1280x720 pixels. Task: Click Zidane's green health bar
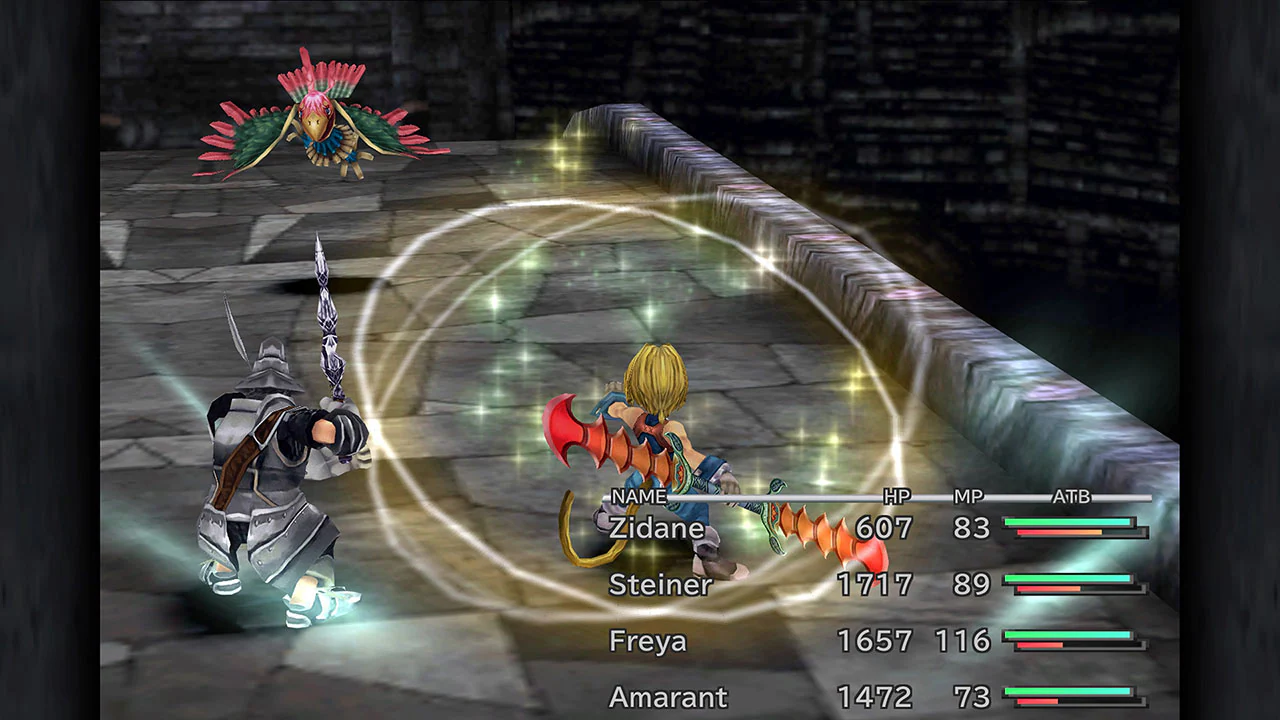(x=1067, y=521)
